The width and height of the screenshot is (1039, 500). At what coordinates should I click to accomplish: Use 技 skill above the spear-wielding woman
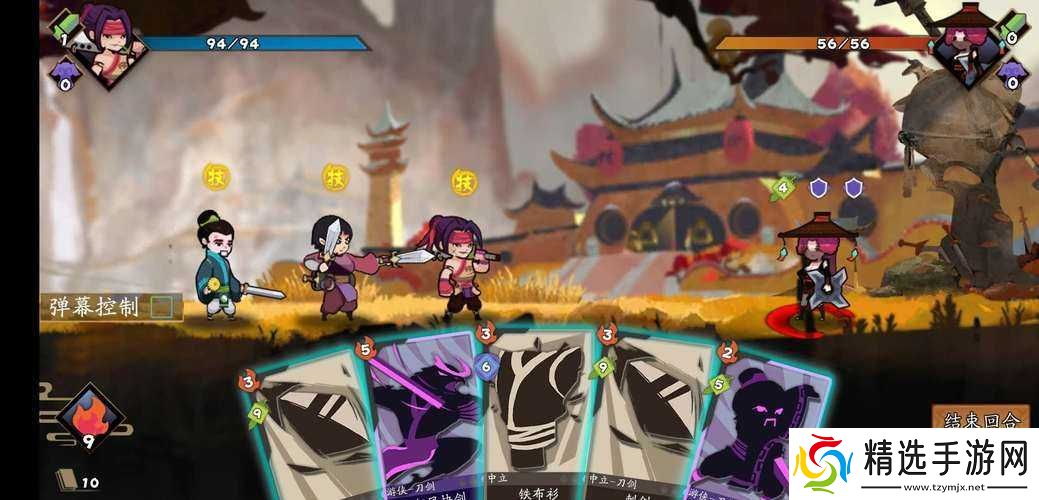point(335,177)
